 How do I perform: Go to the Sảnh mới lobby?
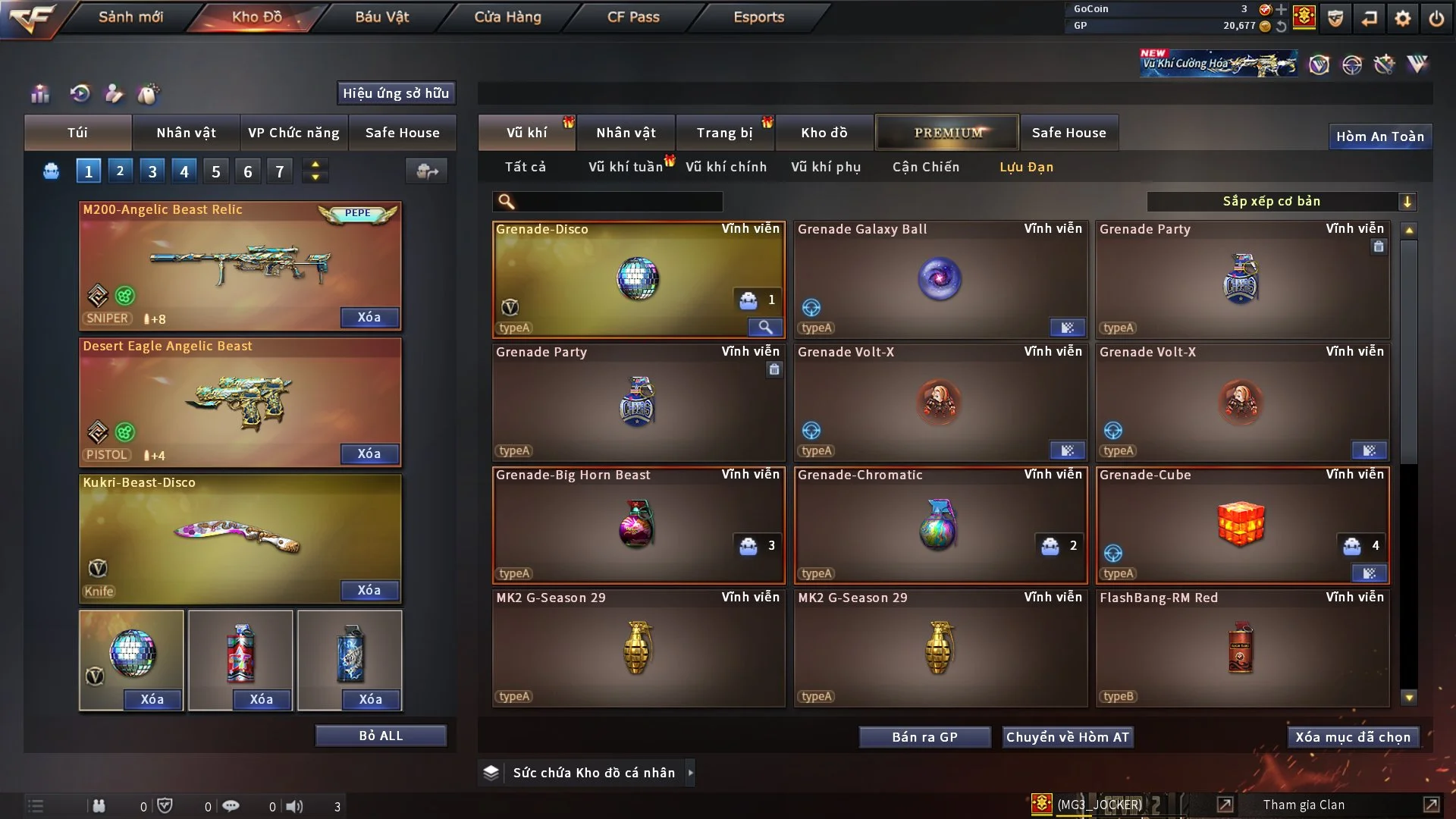(130, 17)
